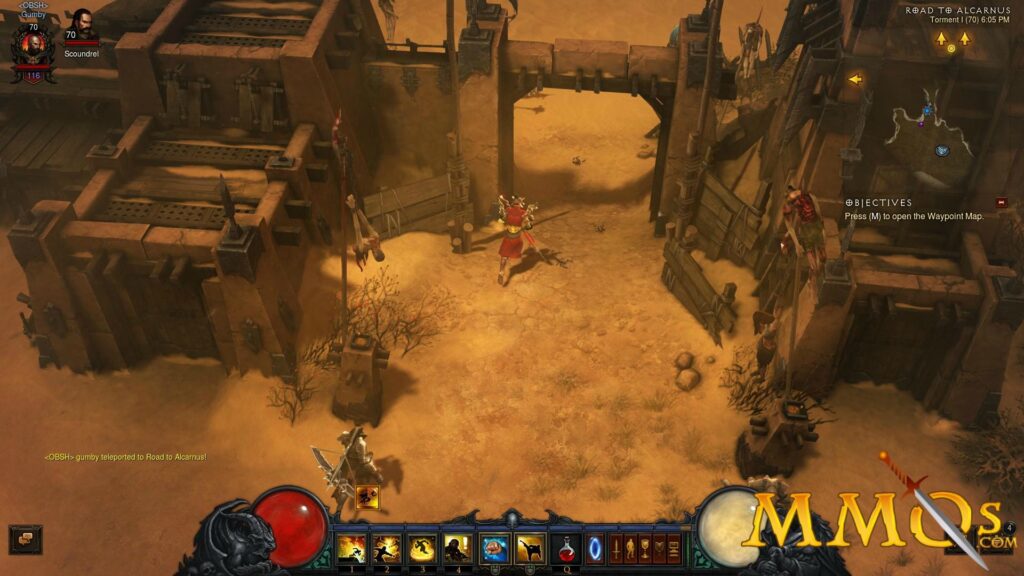
Task: Cast the skill in hotbar slot 4
Action: tap(458, 548)
